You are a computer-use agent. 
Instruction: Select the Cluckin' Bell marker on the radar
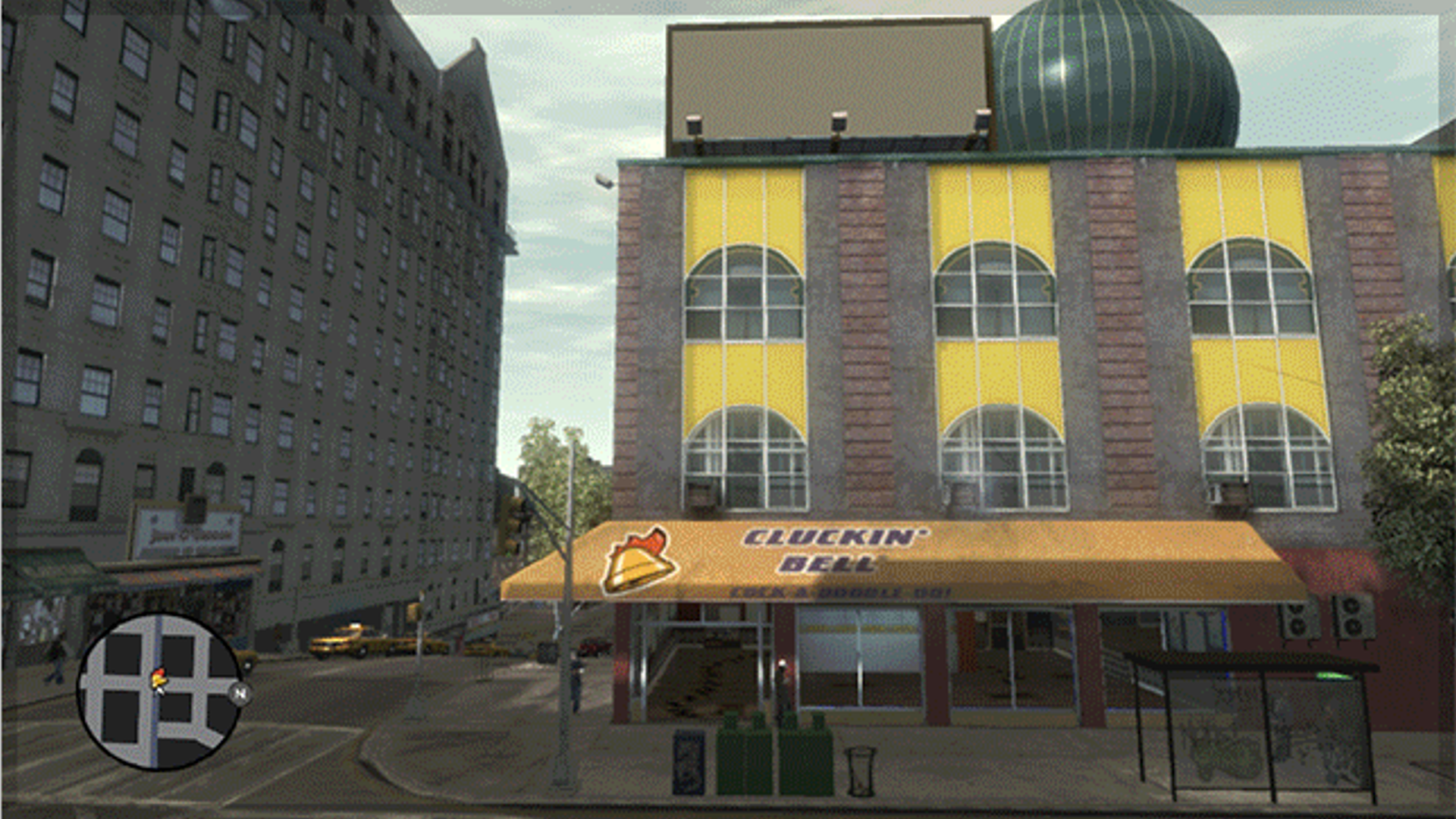point(159,679)
